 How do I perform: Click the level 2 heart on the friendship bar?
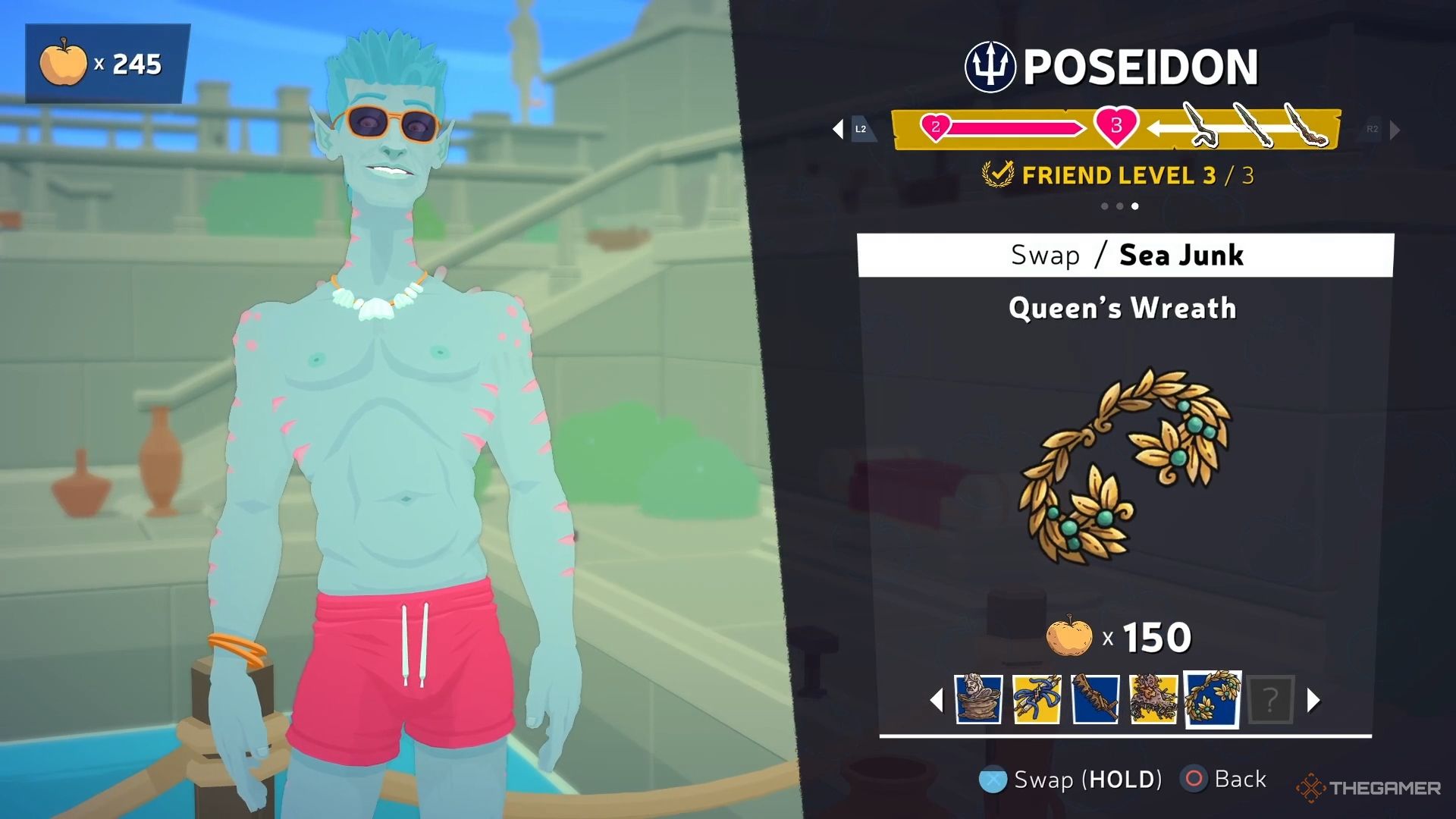tap(936, 127)
